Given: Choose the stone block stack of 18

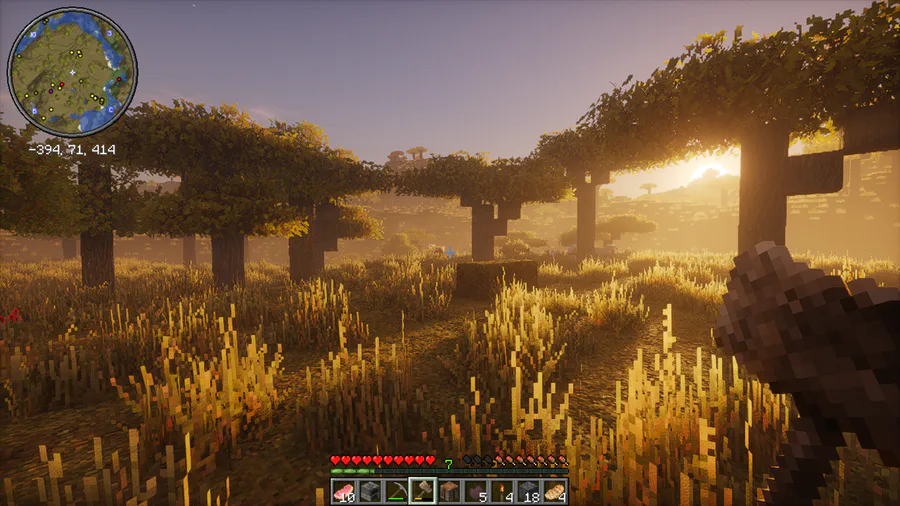Looking at the screenshot, I should (528, 491).
